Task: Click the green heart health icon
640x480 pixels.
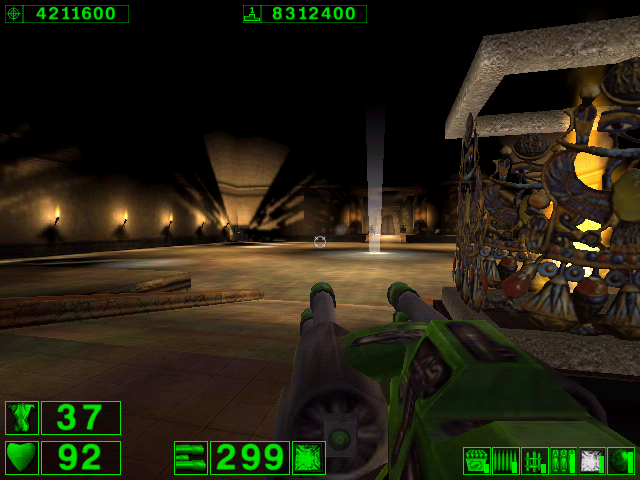Action: (x=22, y=458)
